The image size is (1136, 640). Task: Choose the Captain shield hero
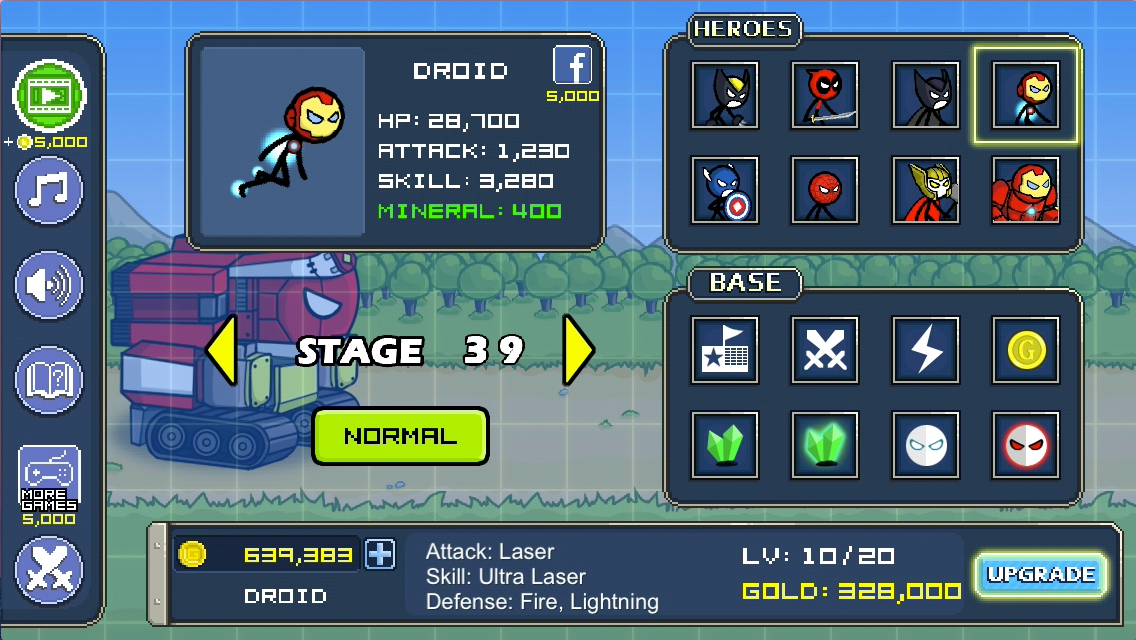pos(724,189)
